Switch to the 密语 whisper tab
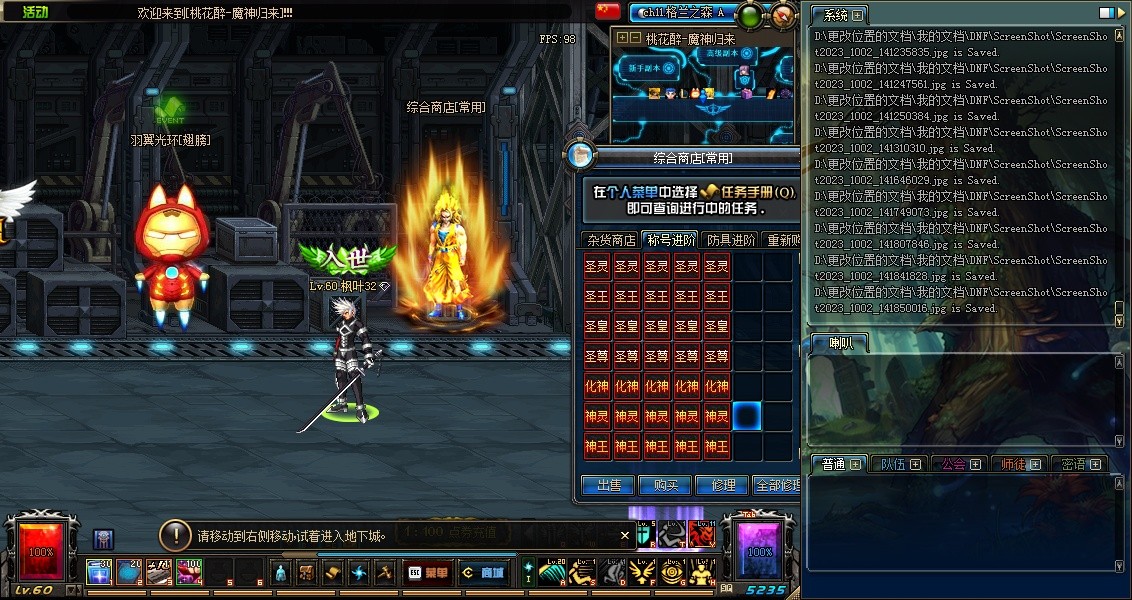This screenshot has width=1132, height=600. tap(1078, 464)
